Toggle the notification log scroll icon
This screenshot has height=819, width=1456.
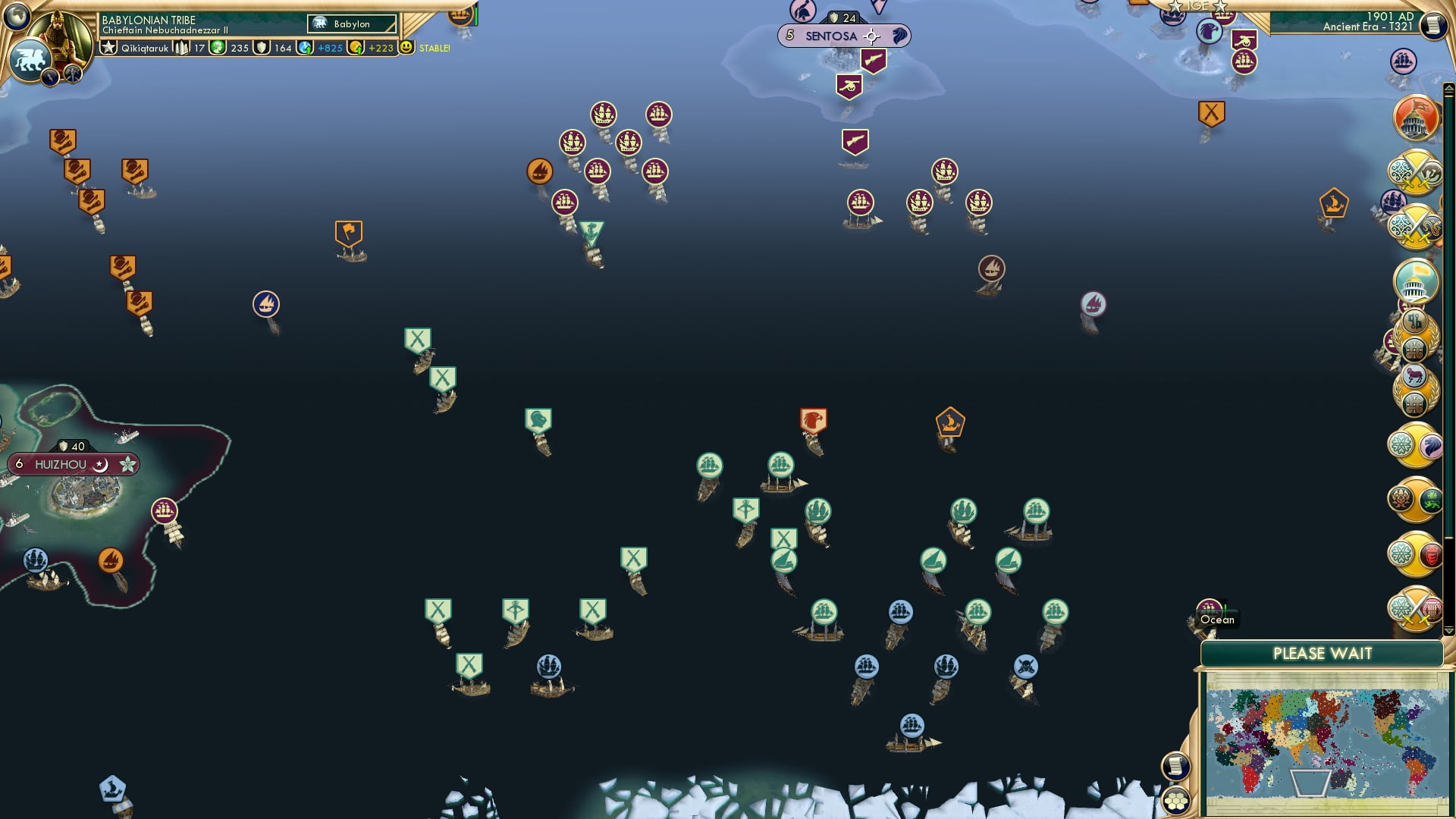1175,766
